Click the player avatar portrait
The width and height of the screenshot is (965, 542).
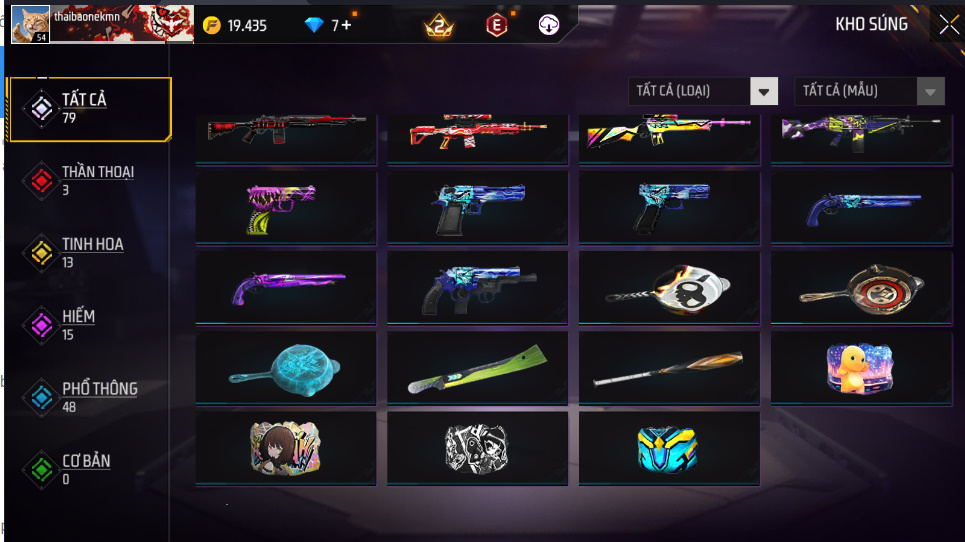click(x=30, y=23)
